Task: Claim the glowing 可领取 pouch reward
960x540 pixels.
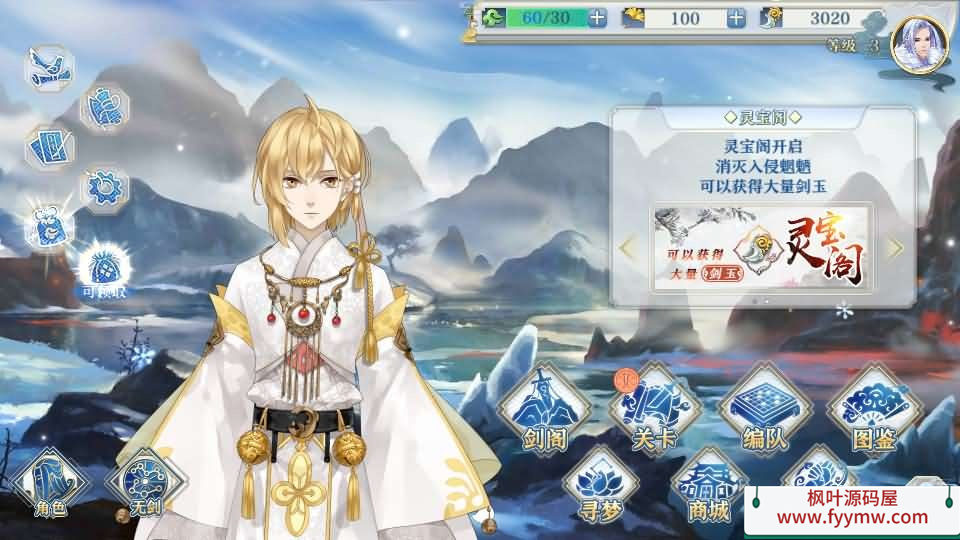Action: (101, 266)
